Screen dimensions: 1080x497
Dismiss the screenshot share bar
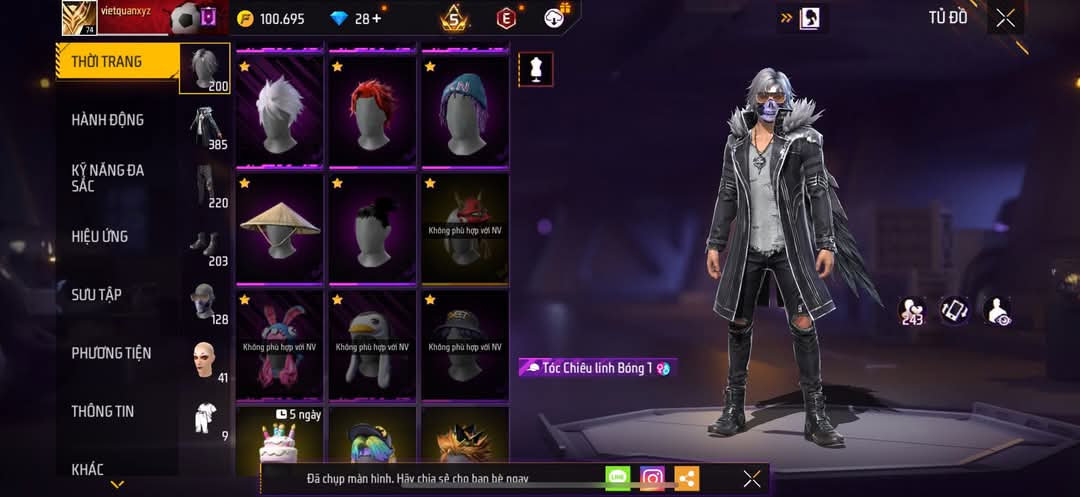(x=752, y=478)
